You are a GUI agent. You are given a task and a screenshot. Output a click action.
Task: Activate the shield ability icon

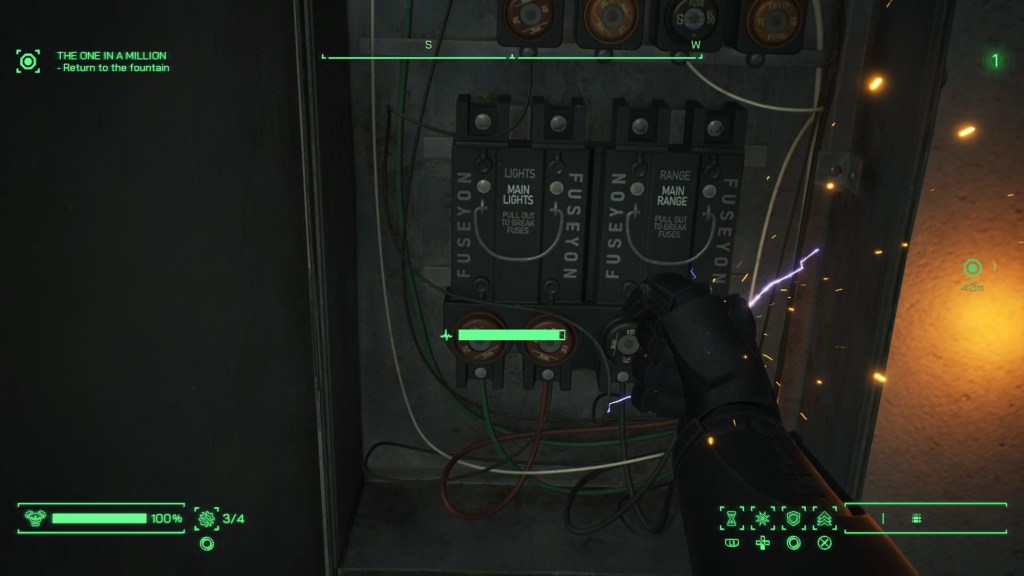[793, 518]
